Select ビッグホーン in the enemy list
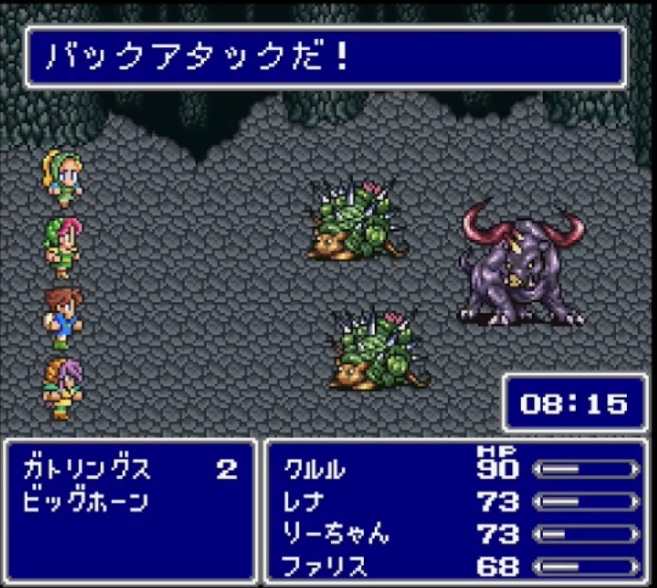This screenshot has height=588, width=657. coord(86,501)
